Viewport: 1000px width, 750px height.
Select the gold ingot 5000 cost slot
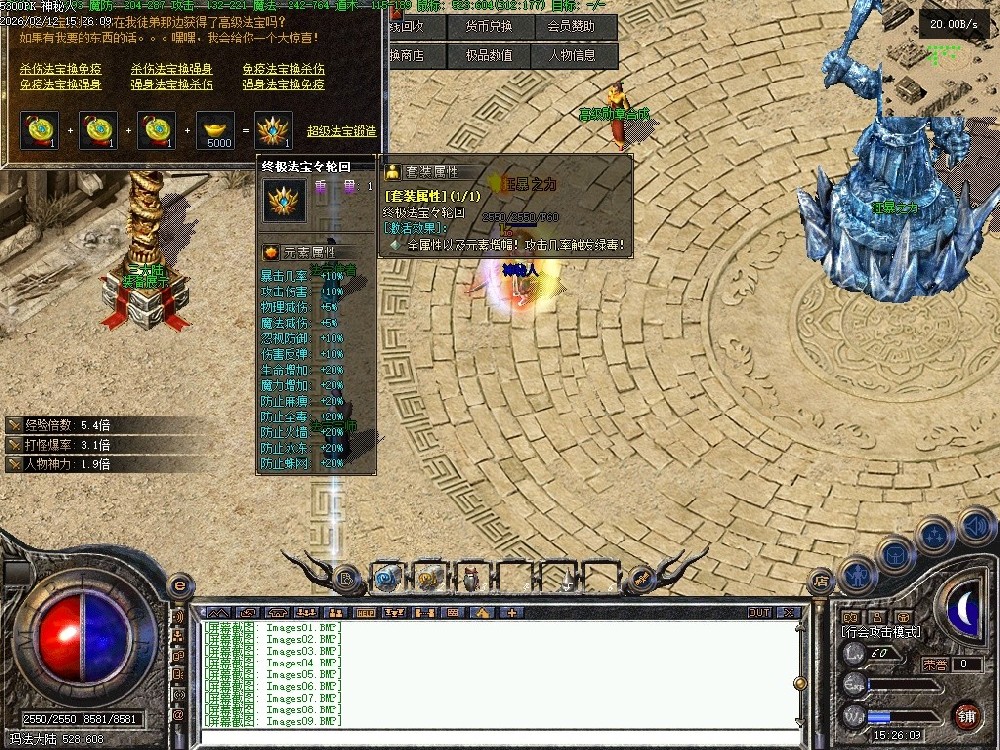point(219,130)
